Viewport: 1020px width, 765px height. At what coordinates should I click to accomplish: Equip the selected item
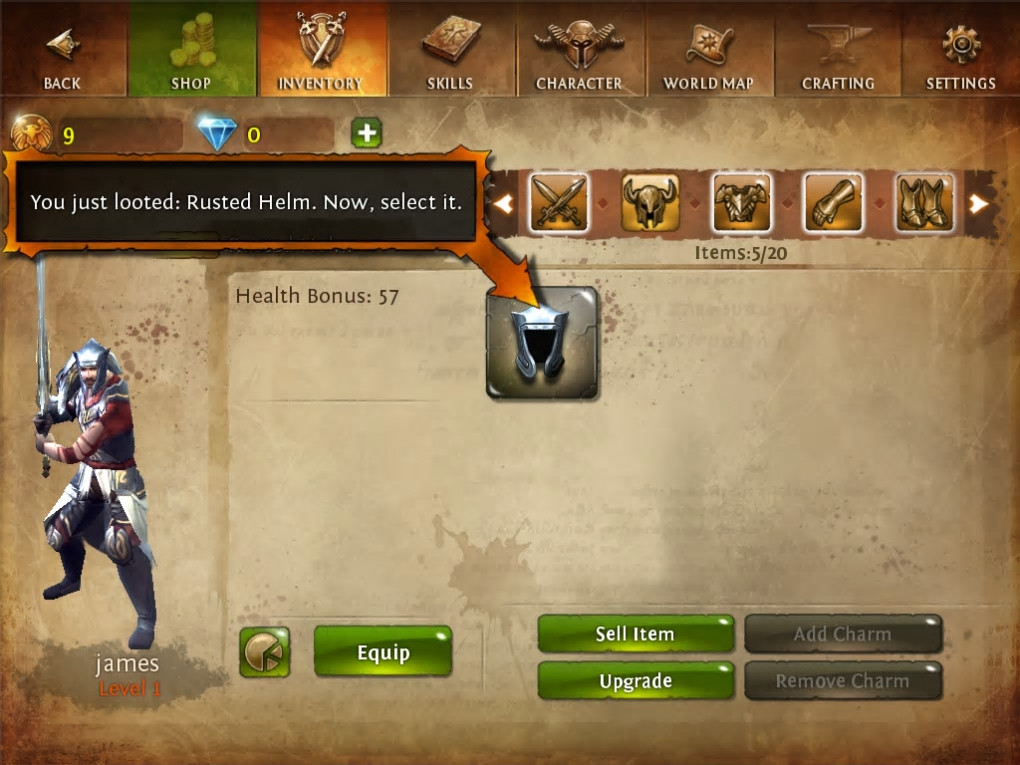[x=383, y=653]
